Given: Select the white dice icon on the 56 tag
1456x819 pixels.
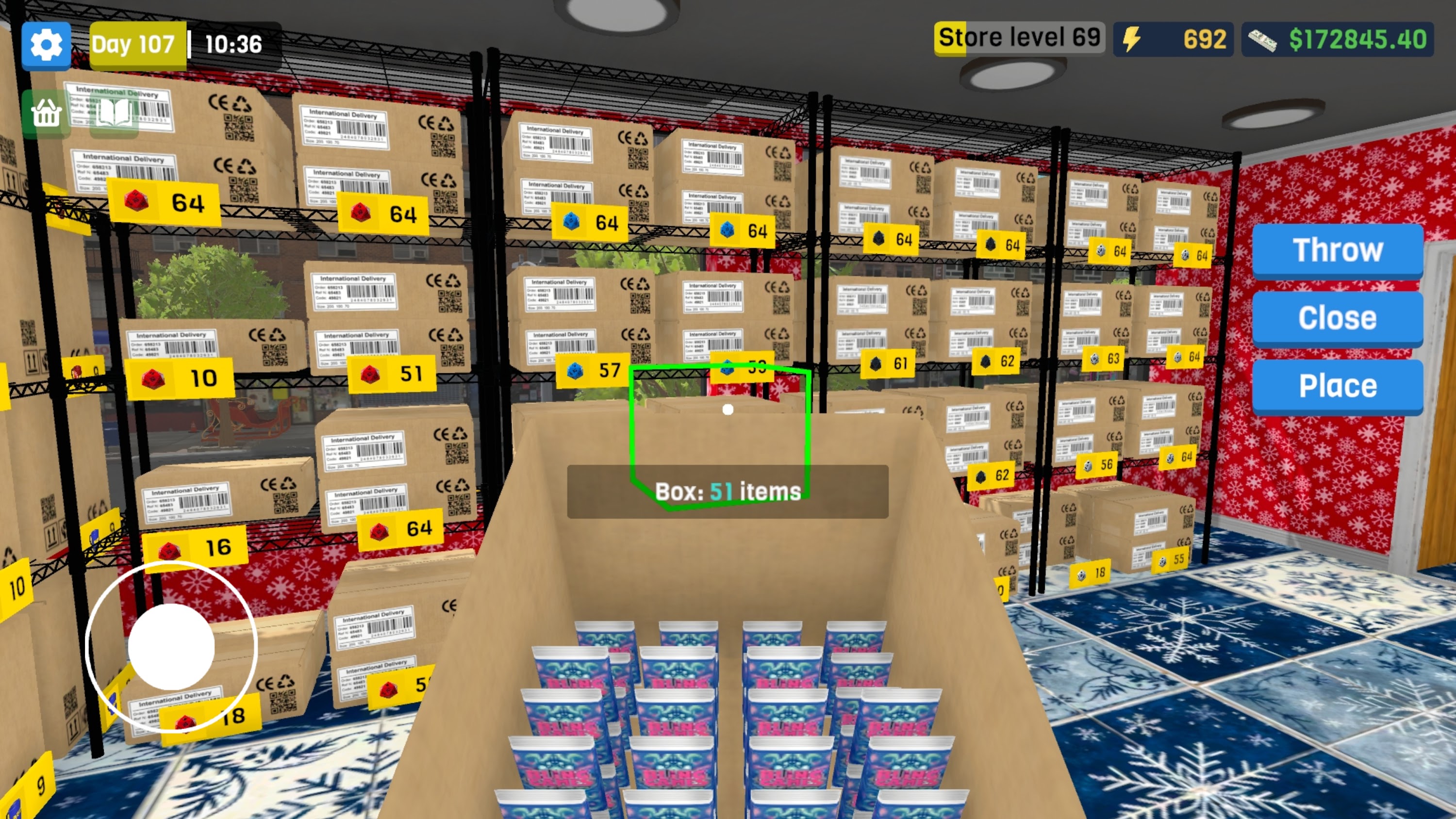Looking at the screenshot, I should 1088,467.
